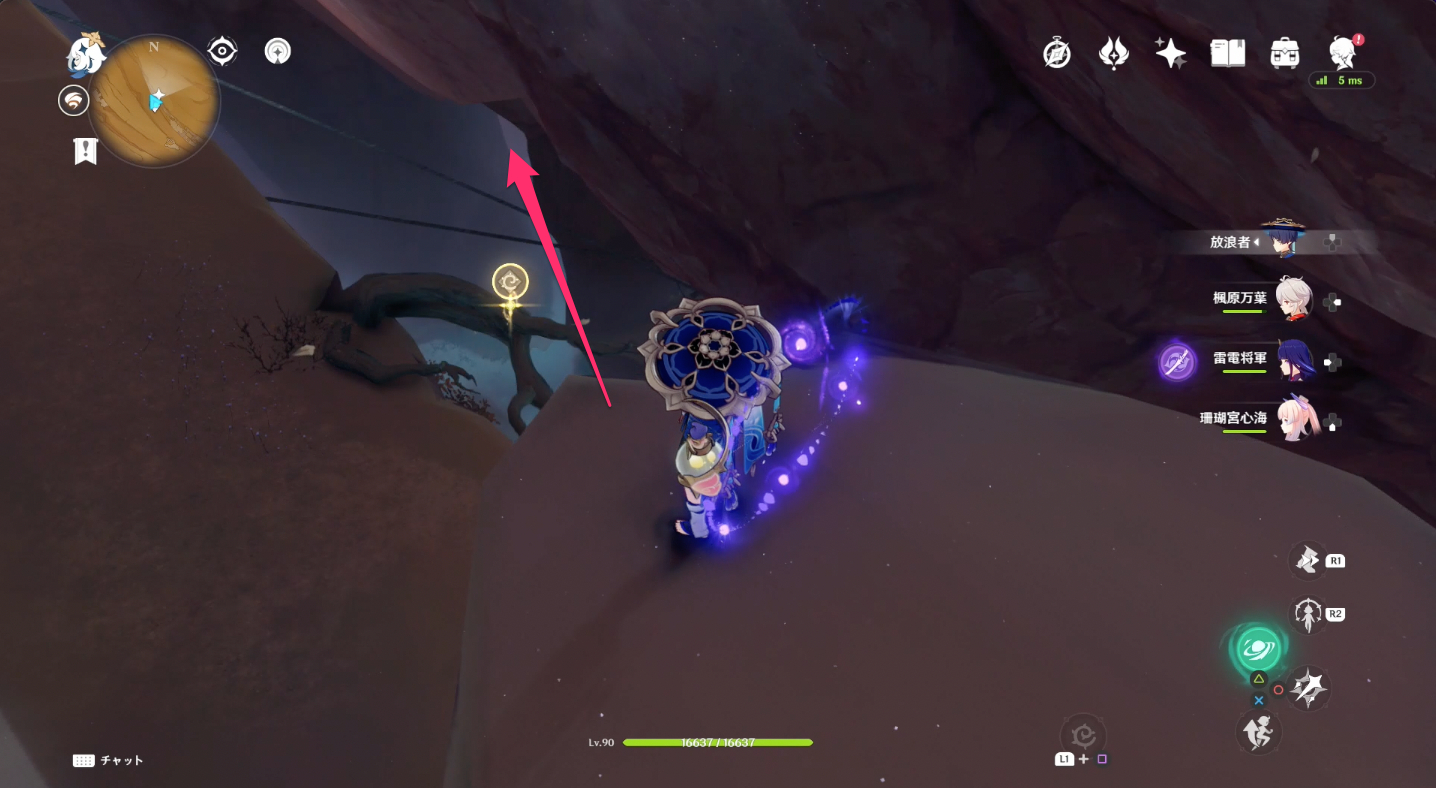Open the チャット chat box

[108, 761]
